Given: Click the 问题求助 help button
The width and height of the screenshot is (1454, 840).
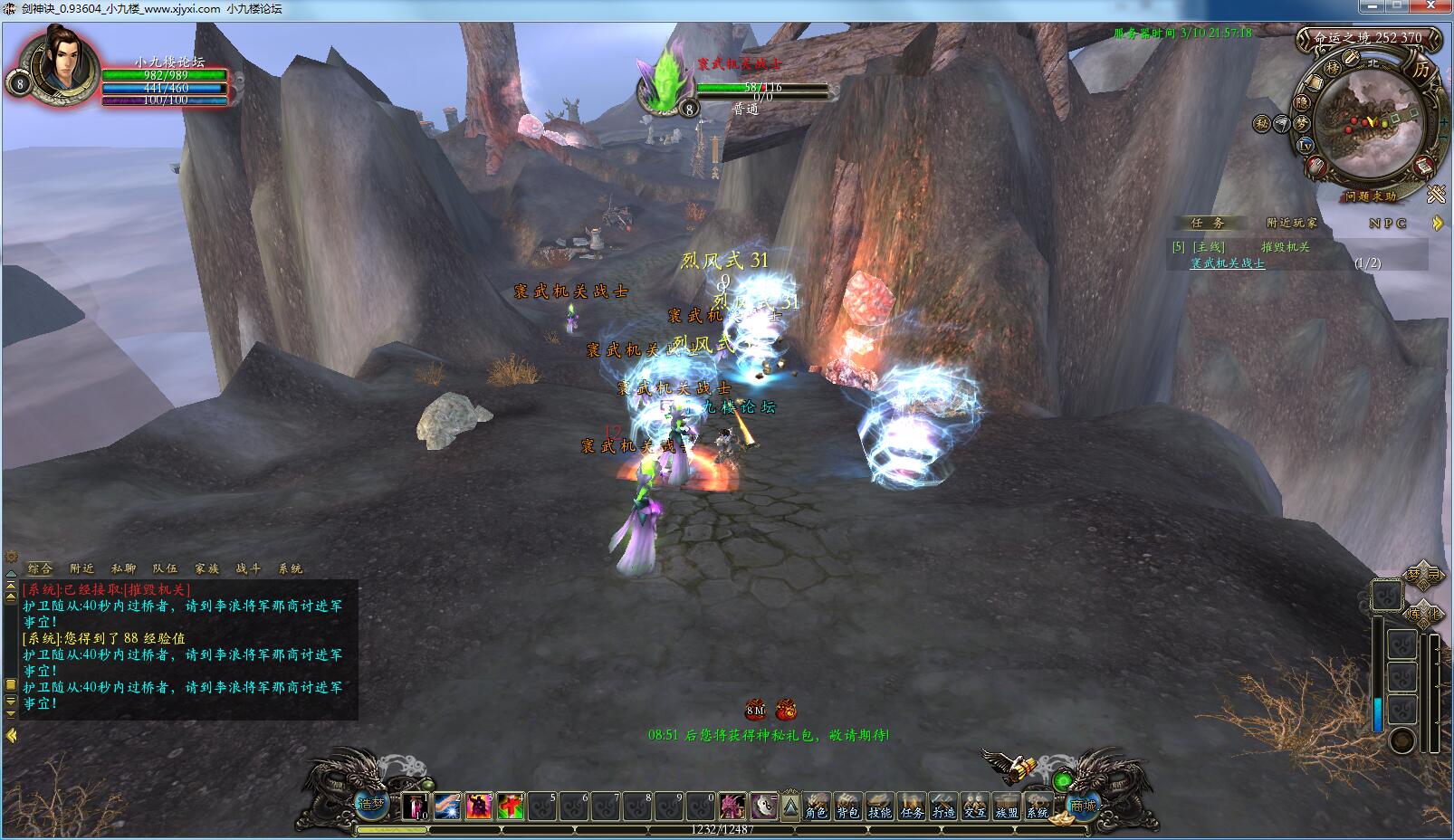Looking at the screenshot, I should click(1370, 196).
